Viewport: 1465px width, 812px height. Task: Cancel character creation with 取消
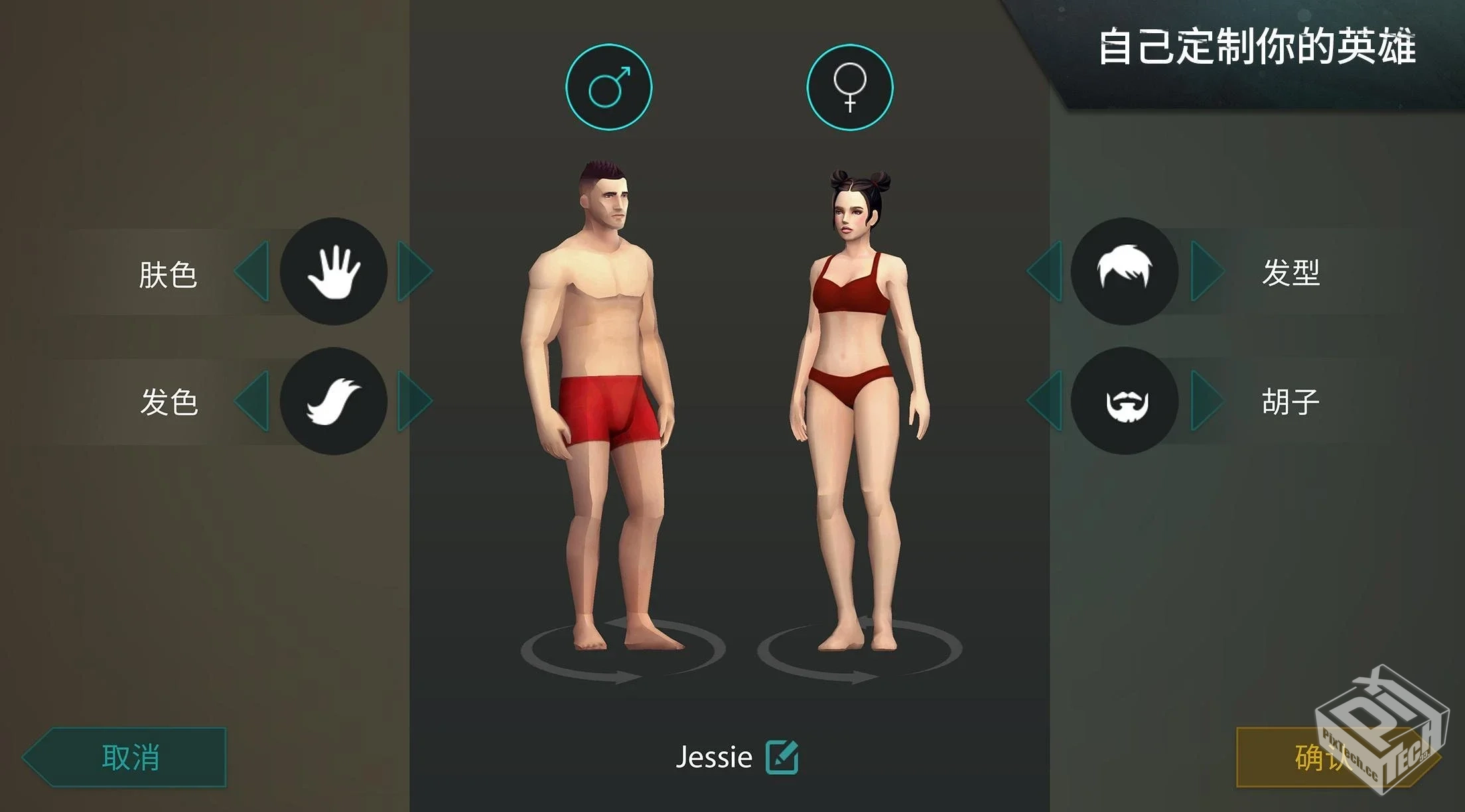tap(129, 757)
